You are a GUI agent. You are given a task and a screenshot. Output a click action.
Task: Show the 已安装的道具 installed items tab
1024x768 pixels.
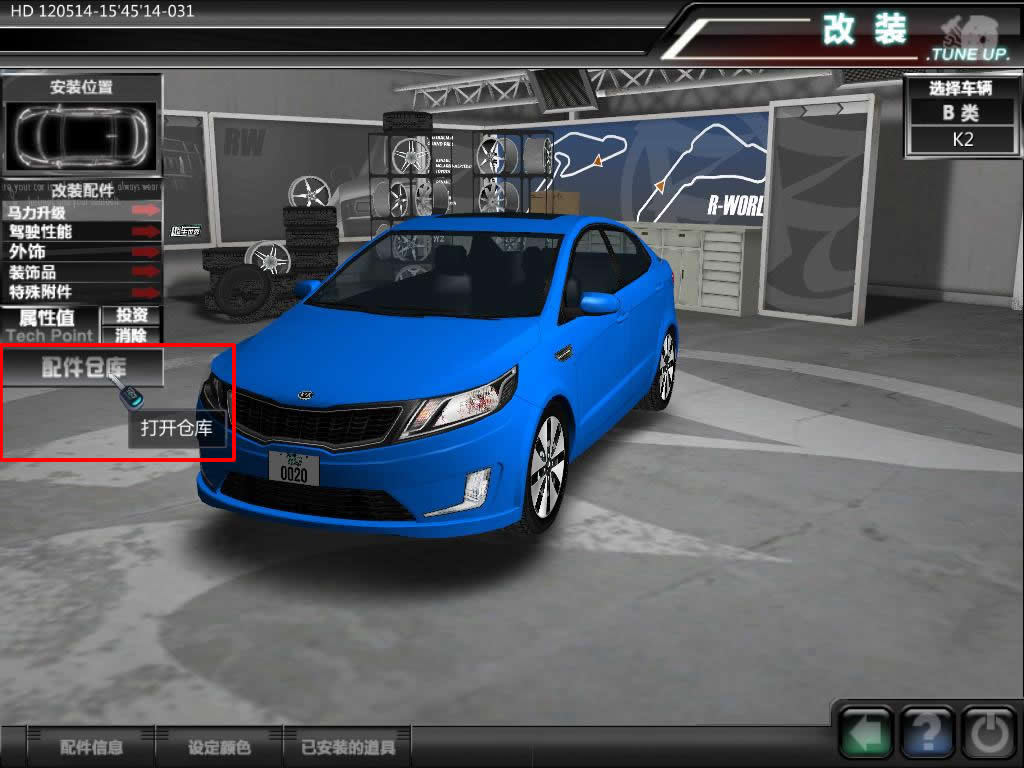pyautogui.click(x=348, y=747)
